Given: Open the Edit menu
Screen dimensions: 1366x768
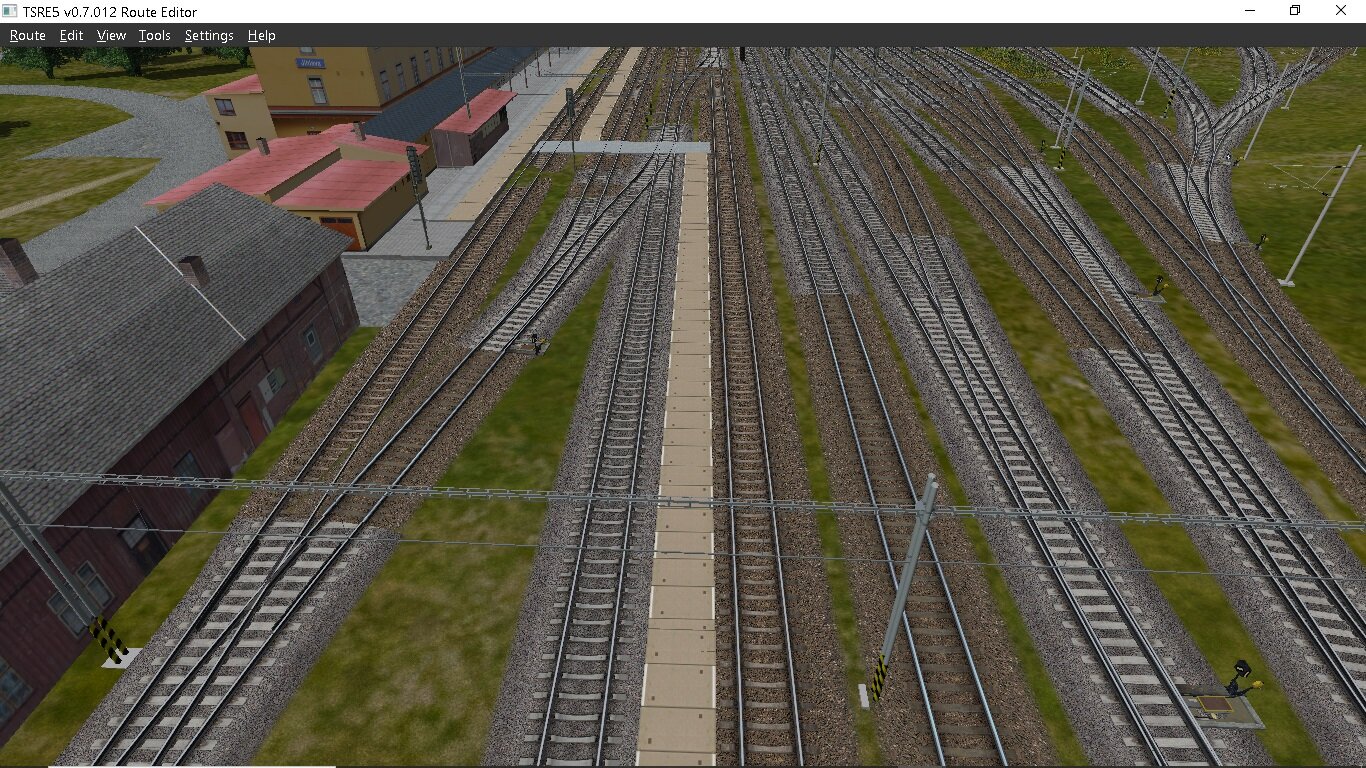Looking at the screenshot, I should click(70, 35).
